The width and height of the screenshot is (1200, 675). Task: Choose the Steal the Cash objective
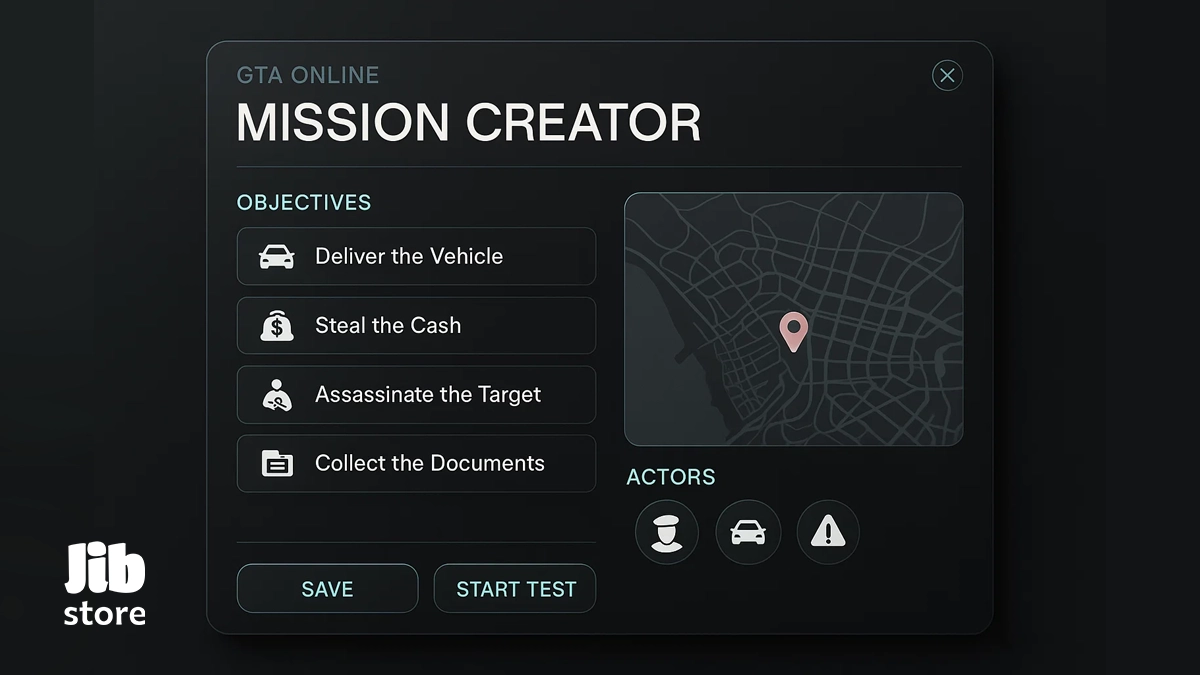pos(416,325)
